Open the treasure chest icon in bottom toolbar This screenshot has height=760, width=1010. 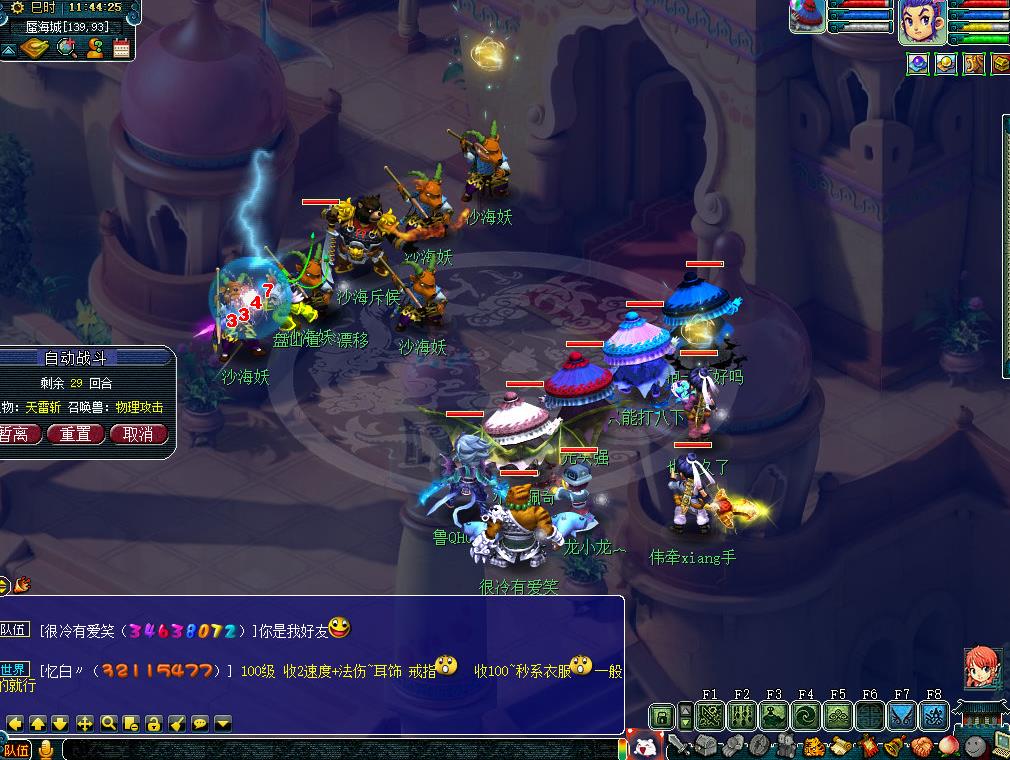[x=705, y=746]
